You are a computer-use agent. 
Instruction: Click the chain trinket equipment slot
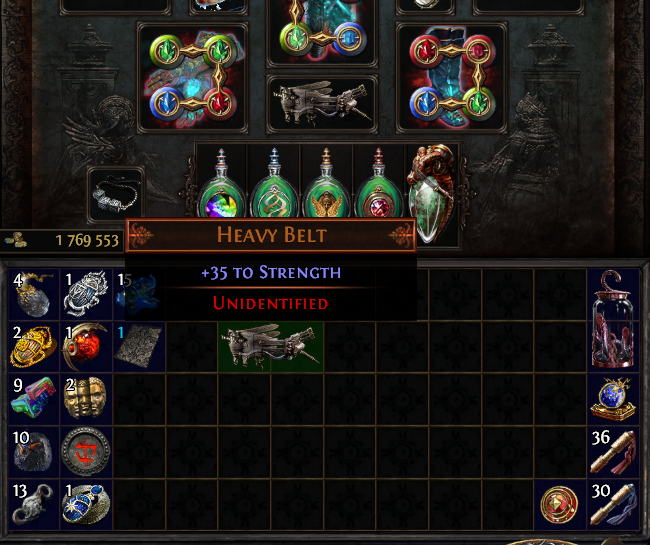pos(116,194)
